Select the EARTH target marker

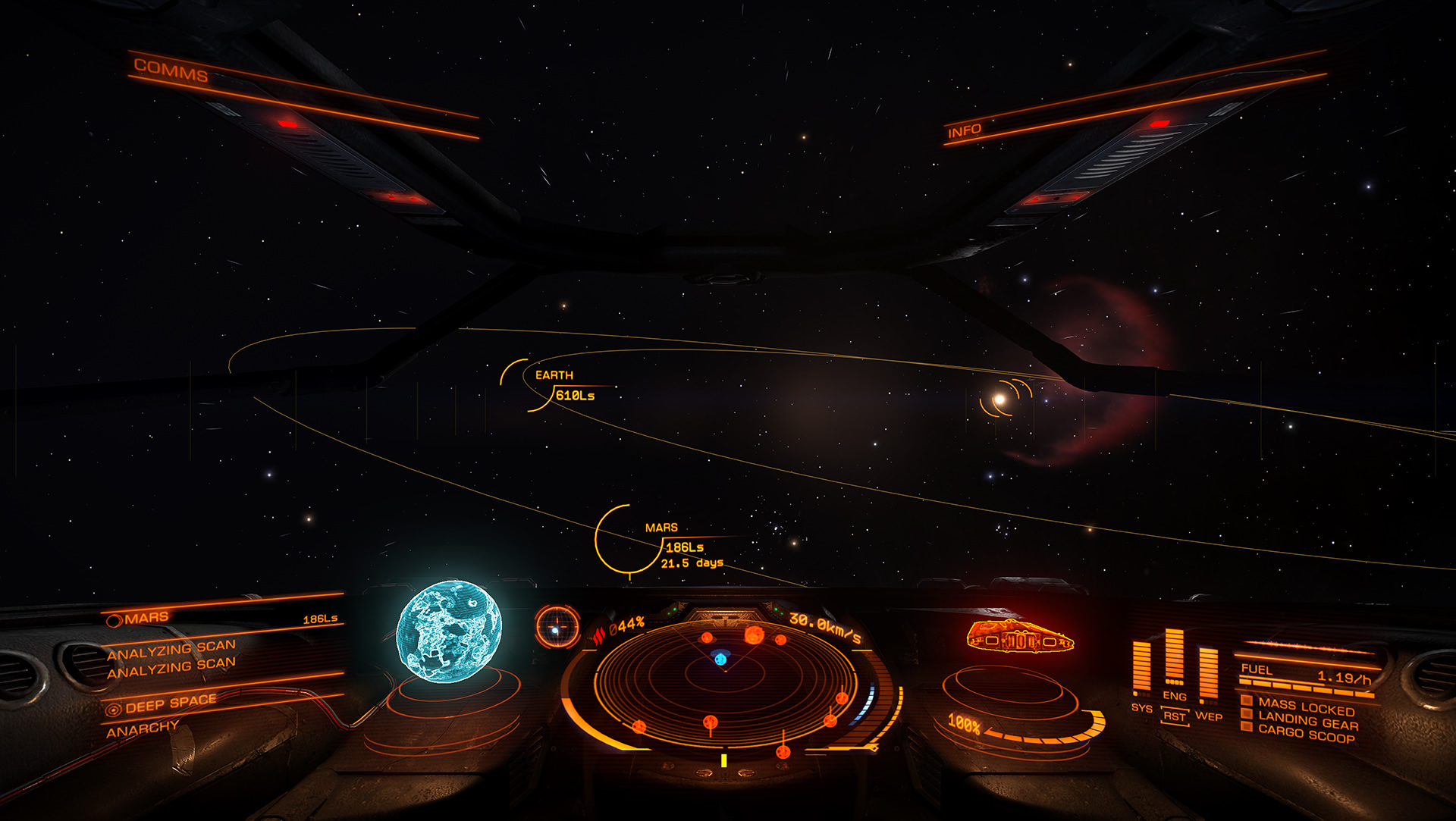pyautogui.click(x=554, y=375)
